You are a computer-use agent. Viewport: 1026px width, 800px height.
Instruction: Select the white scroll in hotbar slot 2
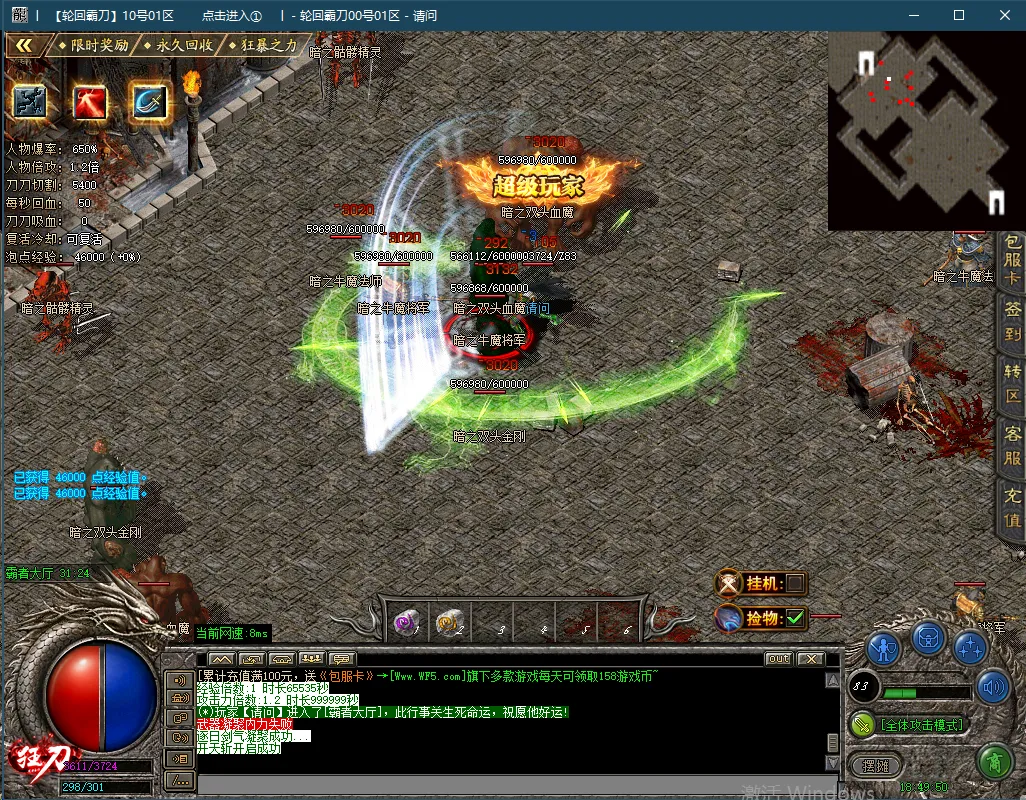click(x=448, y=621)
